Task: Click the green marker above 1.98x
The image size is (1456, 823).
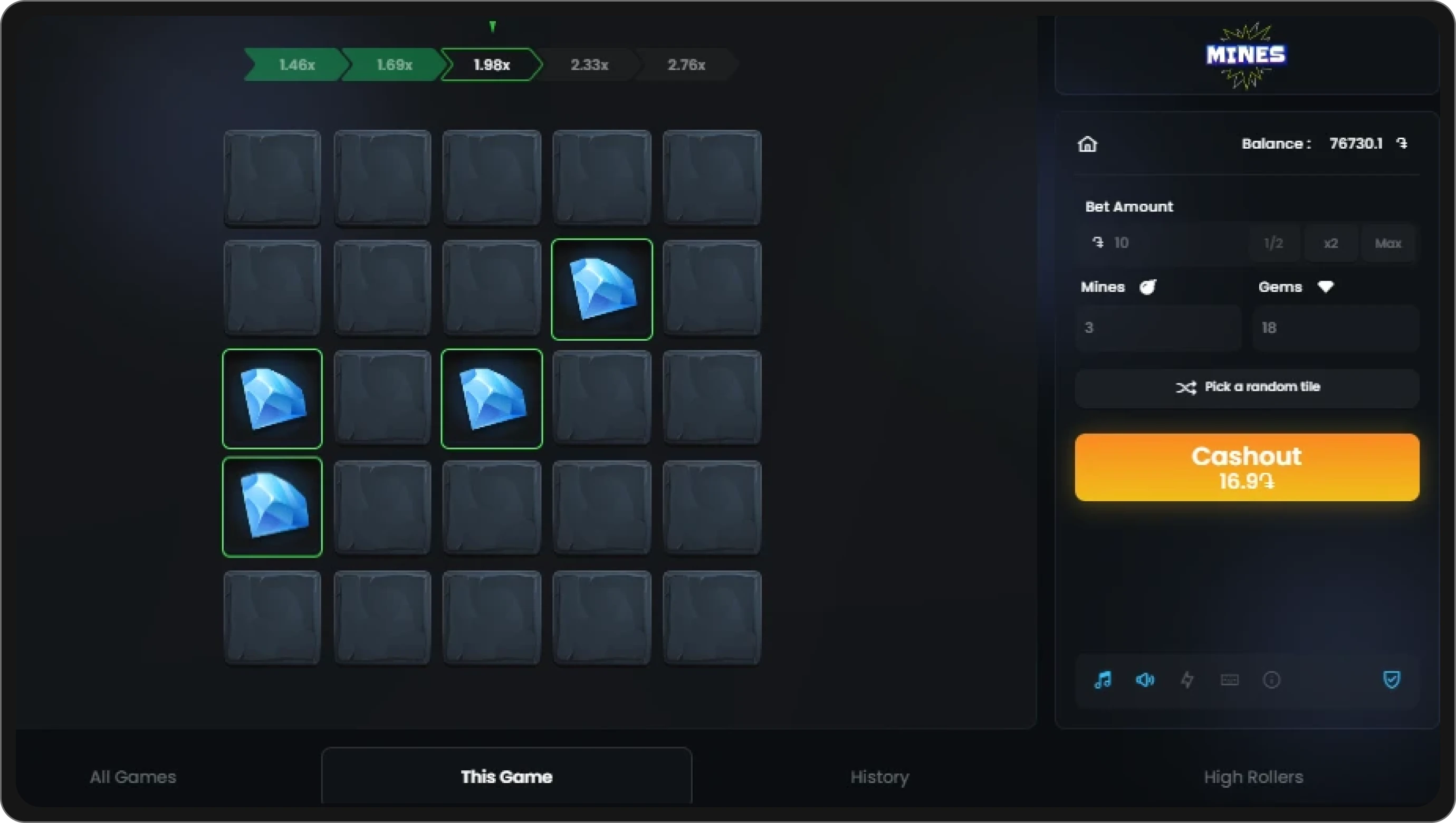Action: tap(492, 26)
